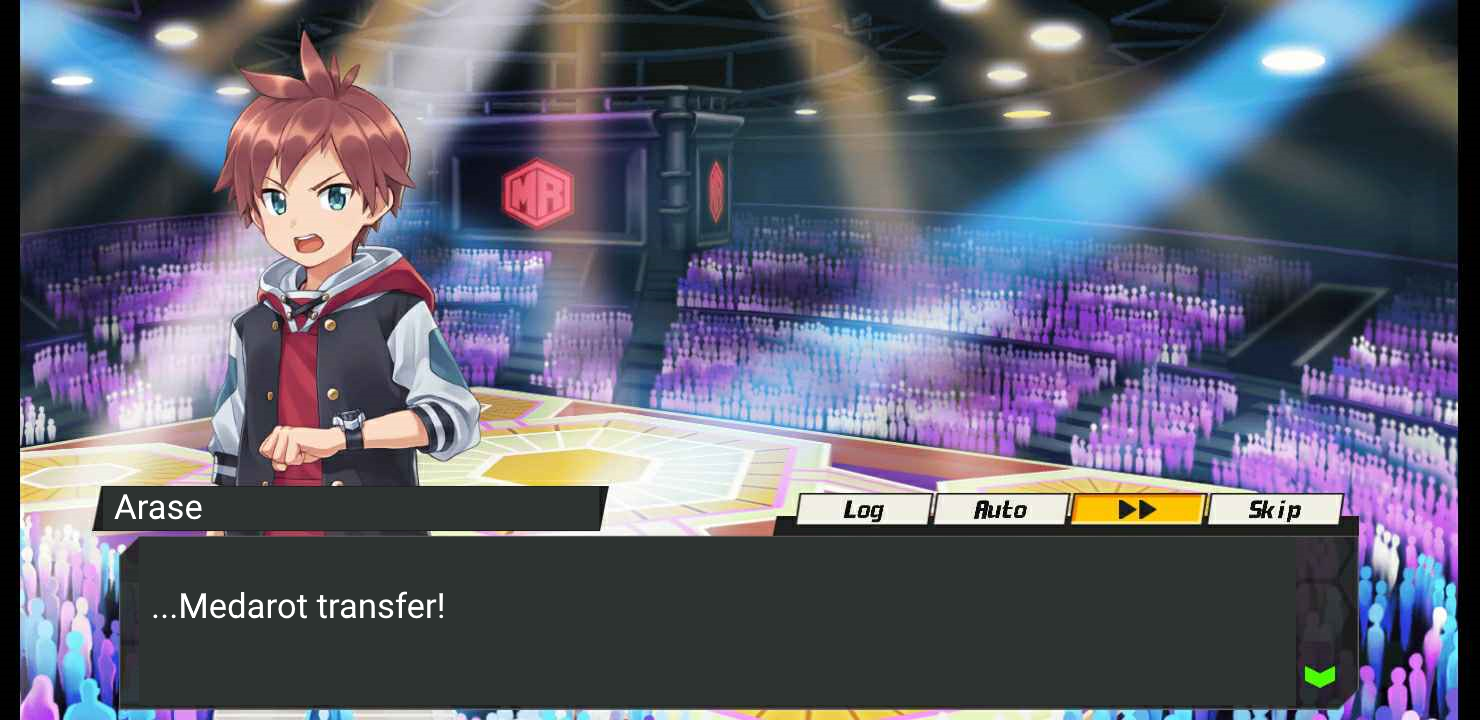Image resolution: width=1480 pixels, height=720 pixels.
Task: Skip the story scene
Action: click(x=1275, y=510)
